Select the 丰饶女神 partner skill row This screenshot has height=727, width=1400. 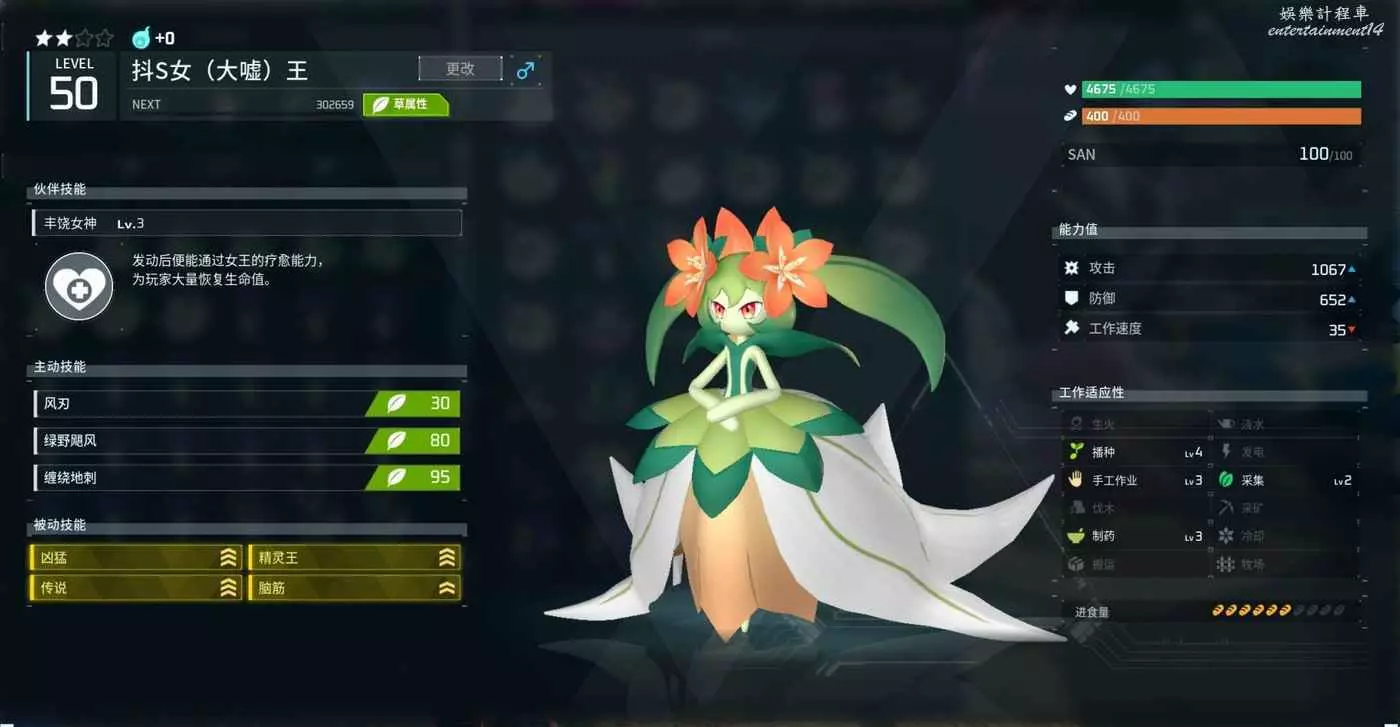point(247,223)
